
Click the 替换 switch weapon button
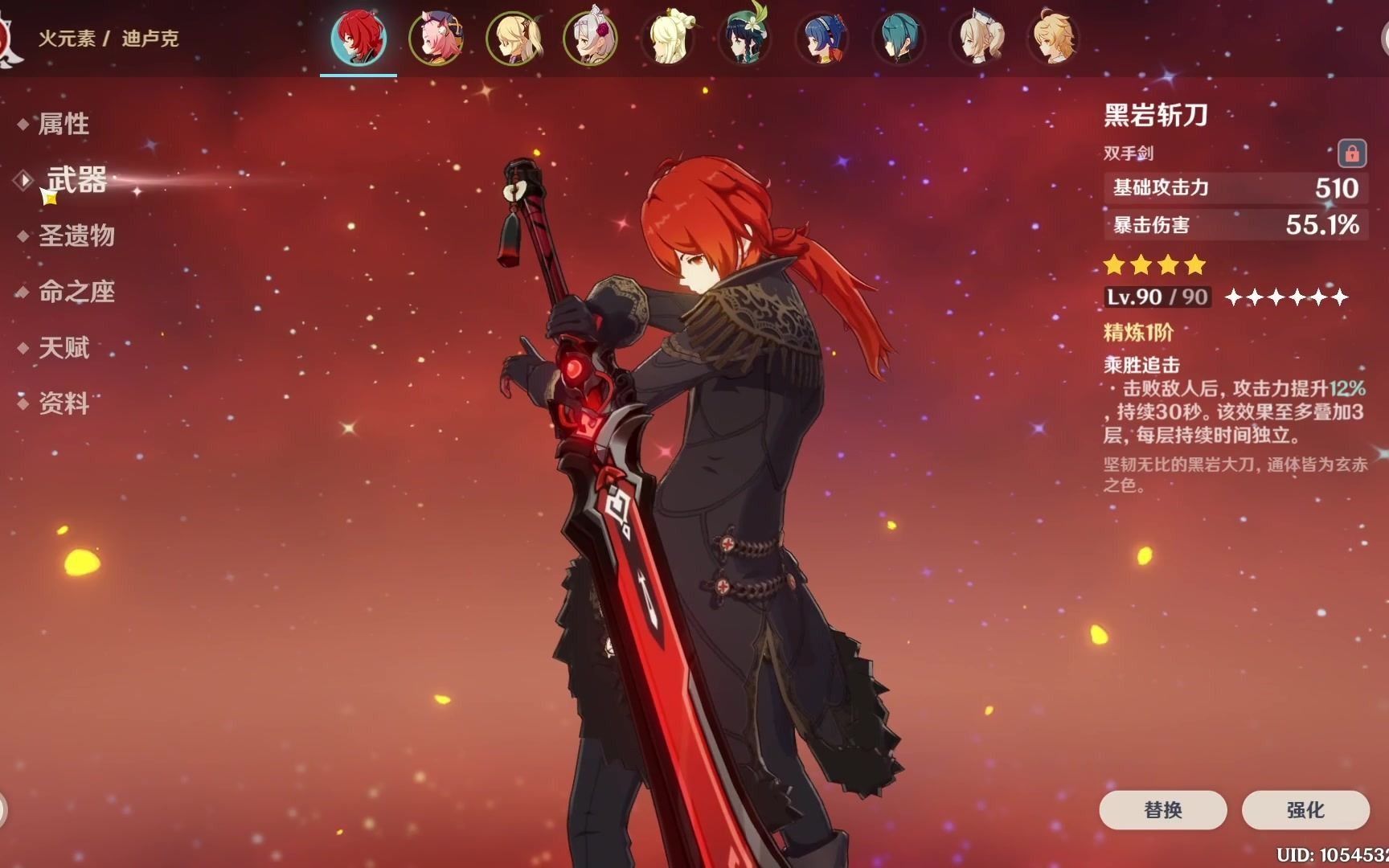(x=1162, y=809)
